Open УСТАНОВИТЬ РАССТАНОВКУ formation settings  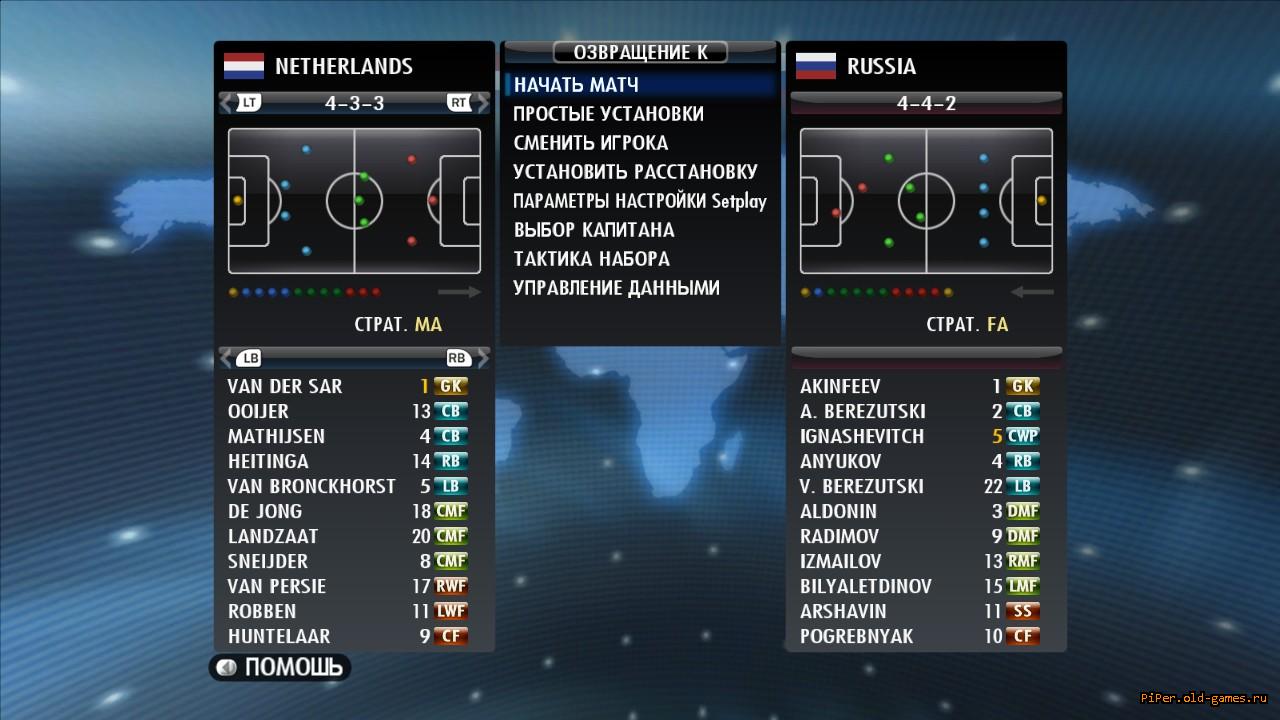pyautogui.click(x=635, y=172)
